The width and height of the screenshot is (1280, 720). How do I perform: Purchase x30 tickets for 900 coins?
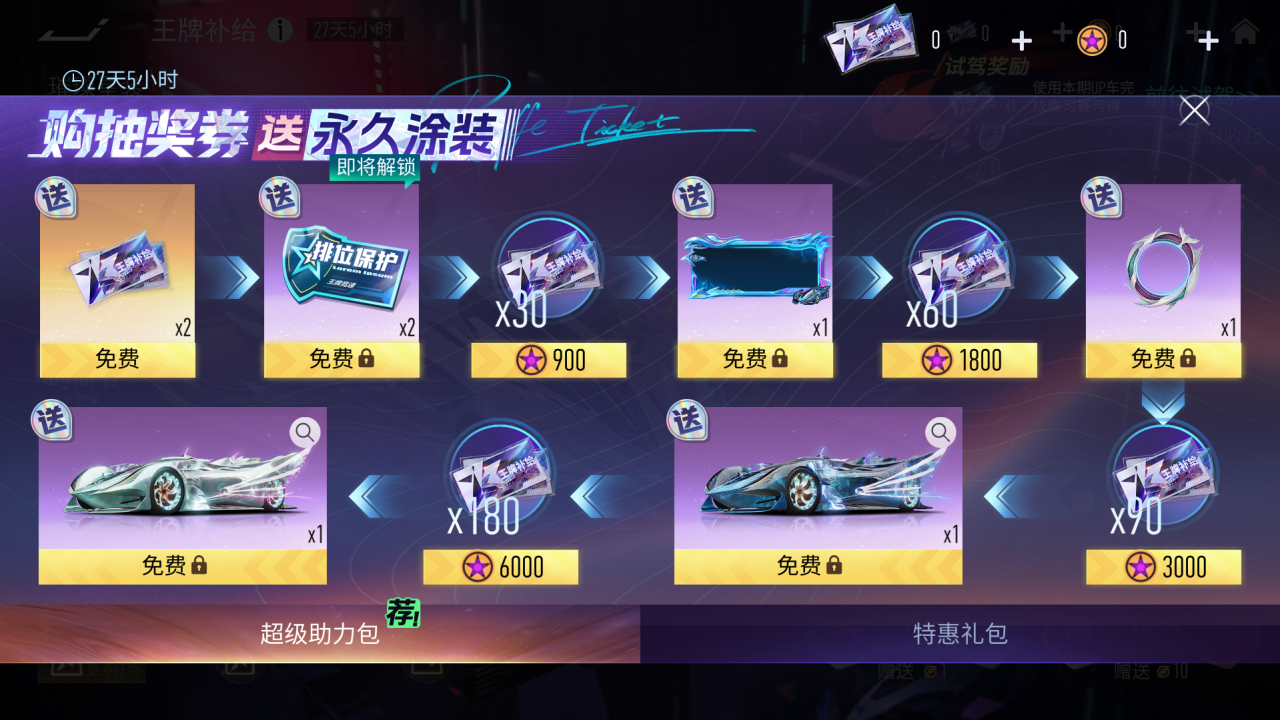(x=546, y=360)
